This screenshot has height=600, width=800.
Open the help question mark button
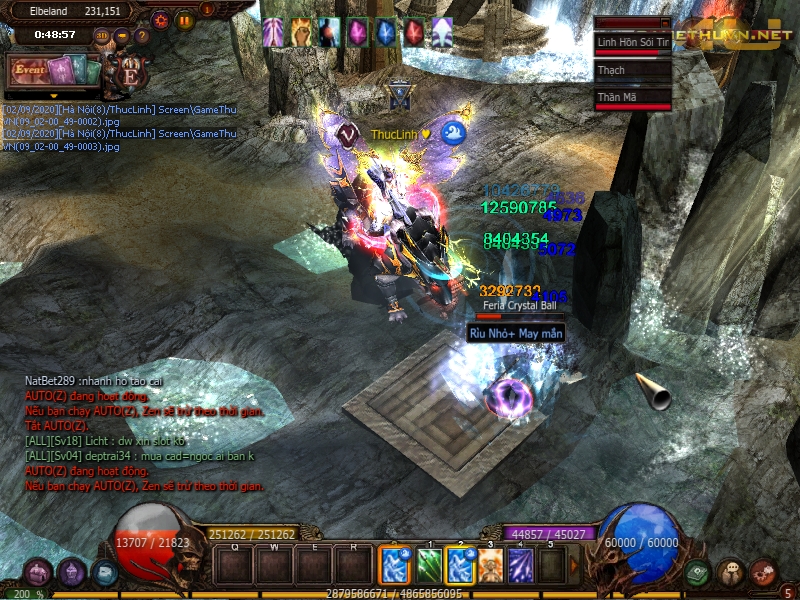[x=142, y=37]
